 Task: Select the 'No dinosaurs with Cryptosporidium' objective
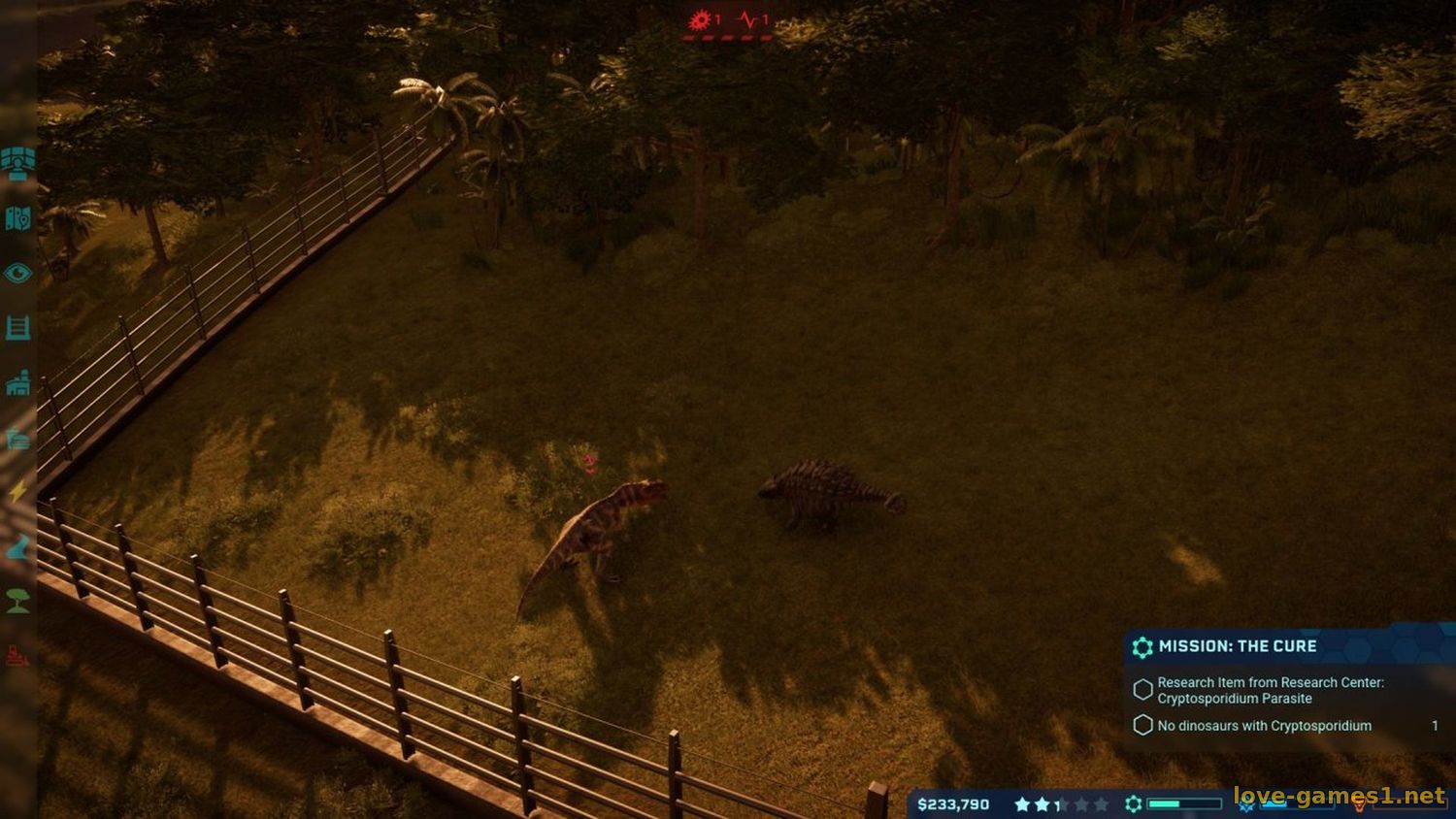pos(1264,726)
